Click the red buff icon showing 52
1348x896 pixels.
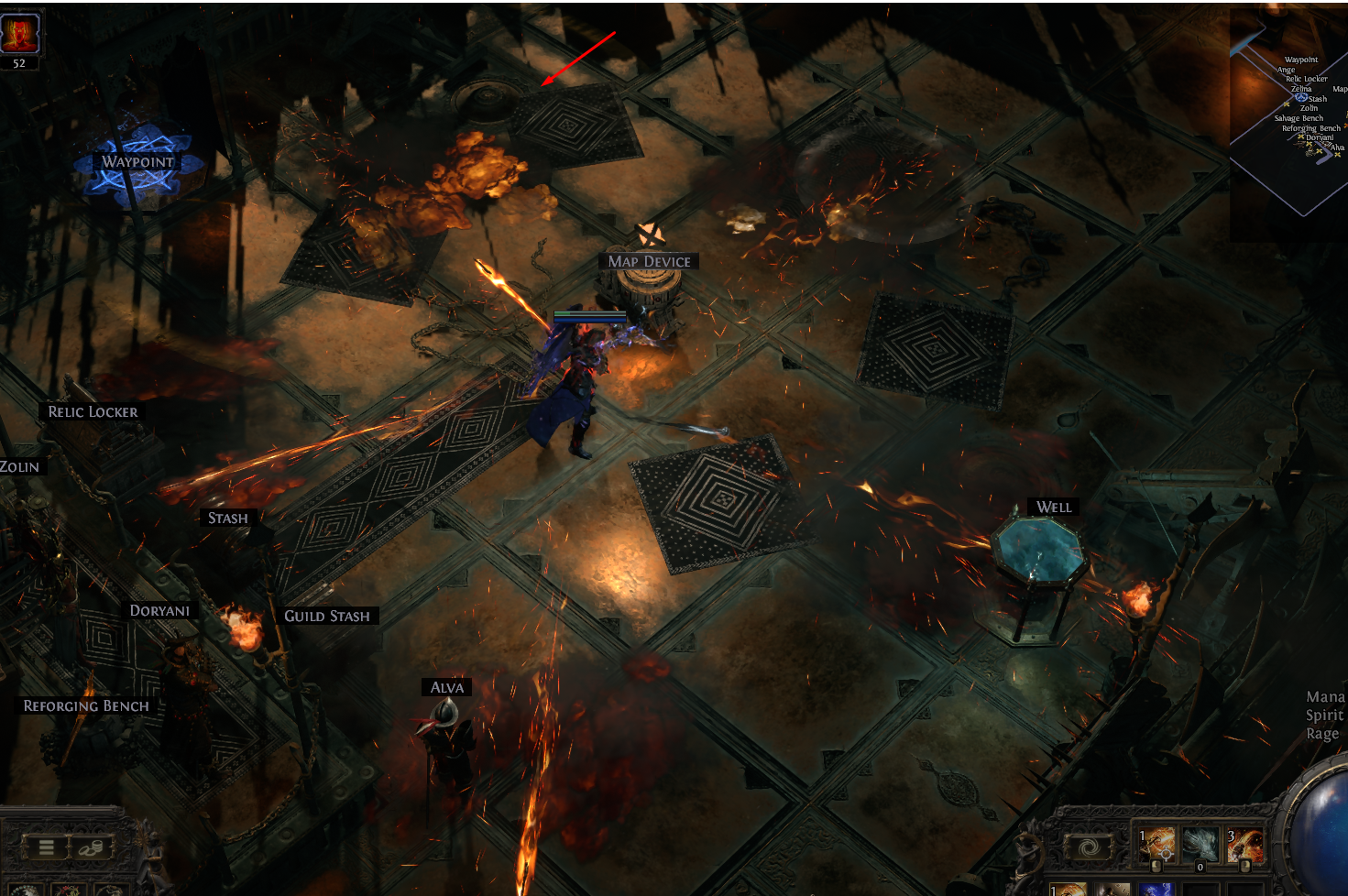(19, 35)
